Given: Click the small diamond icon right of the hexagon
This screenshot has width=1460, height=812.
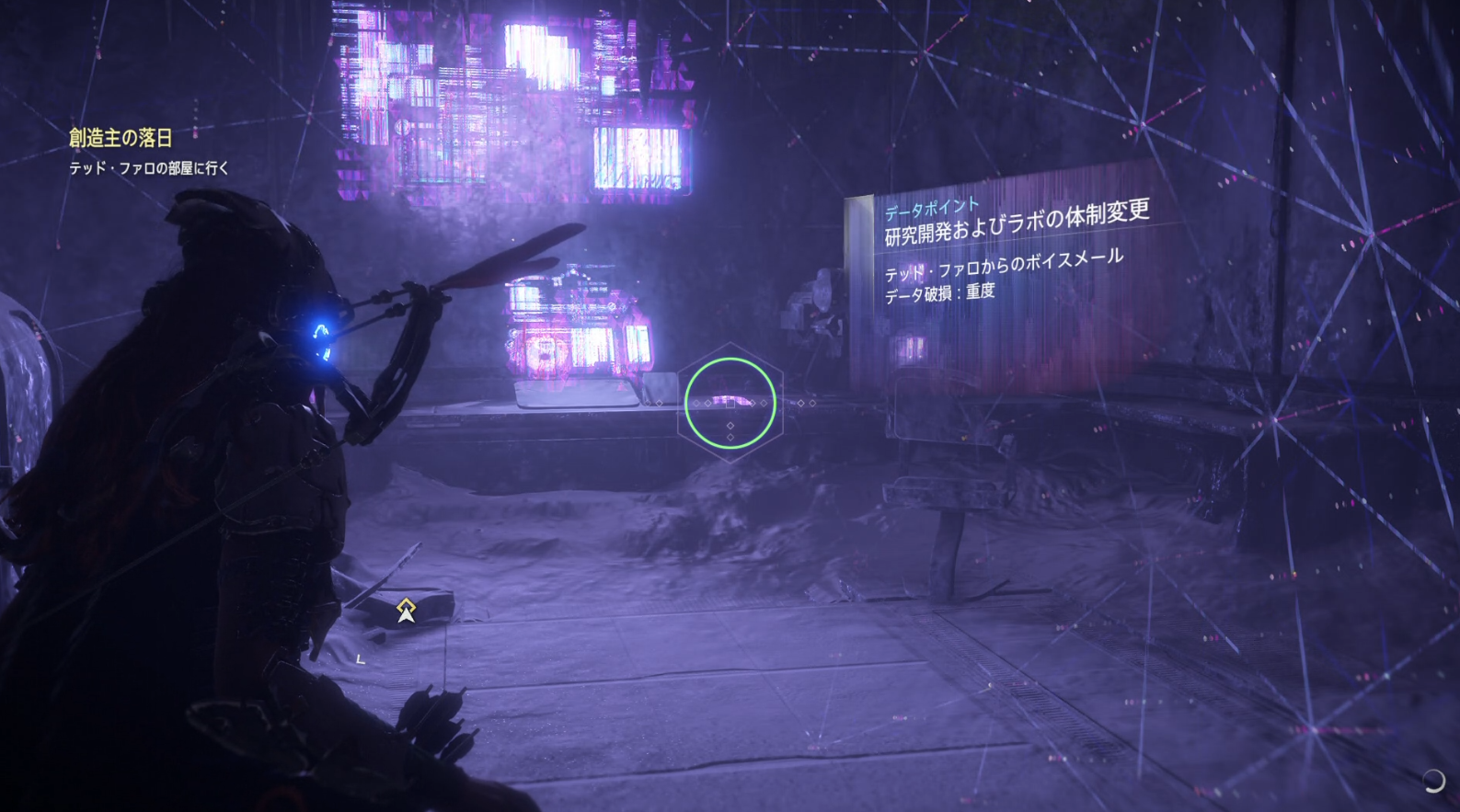Looking at the screenshot, I should tap(803, 402).
